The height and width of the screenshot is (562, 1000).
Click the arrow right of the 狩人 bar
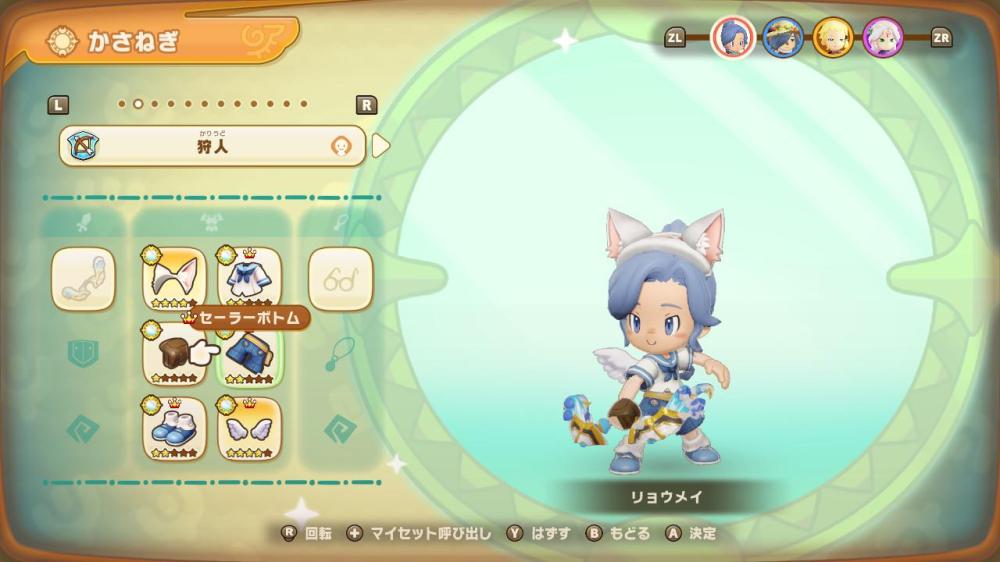click(381, 146)
